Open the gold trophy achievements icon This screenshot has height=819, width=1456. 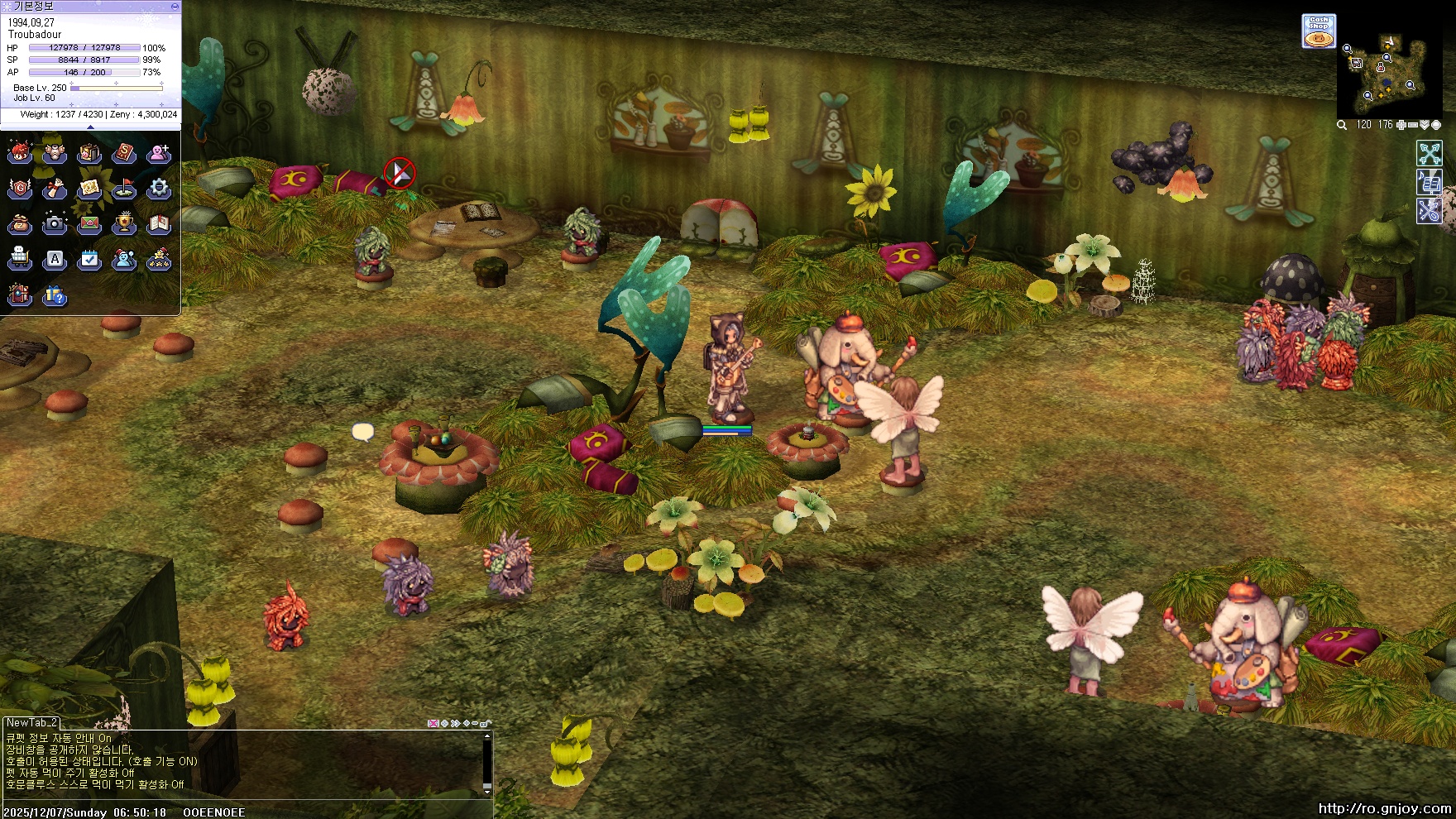coord(124,223)
